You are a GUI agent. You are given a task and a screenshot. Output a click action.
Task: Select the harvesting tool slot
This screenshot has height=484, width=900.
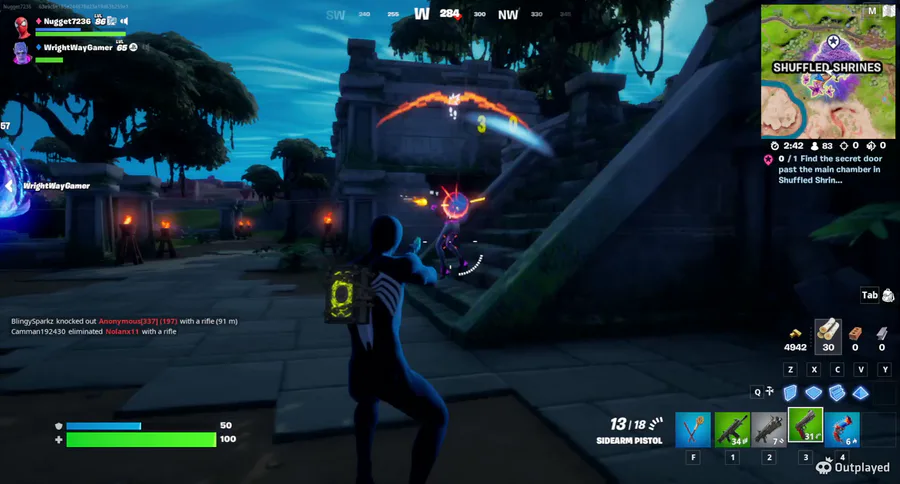pyautogui.click(x=694, y=429)
